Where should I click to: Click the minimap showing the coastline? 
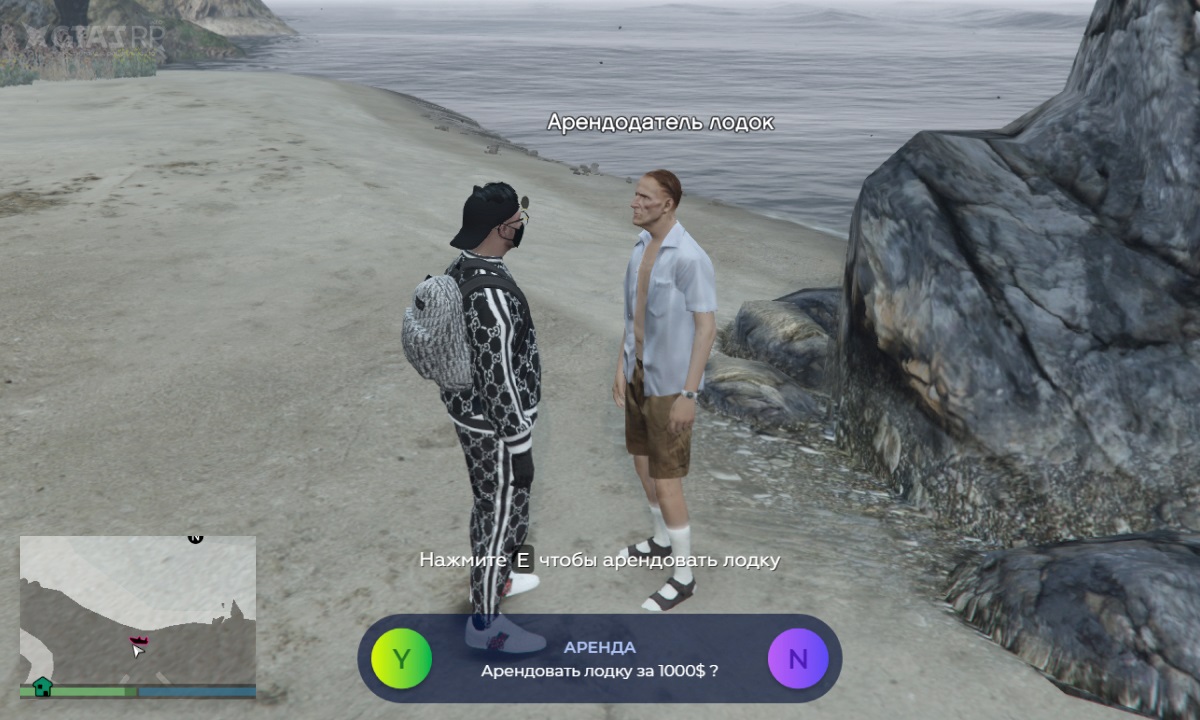(138, 609)
